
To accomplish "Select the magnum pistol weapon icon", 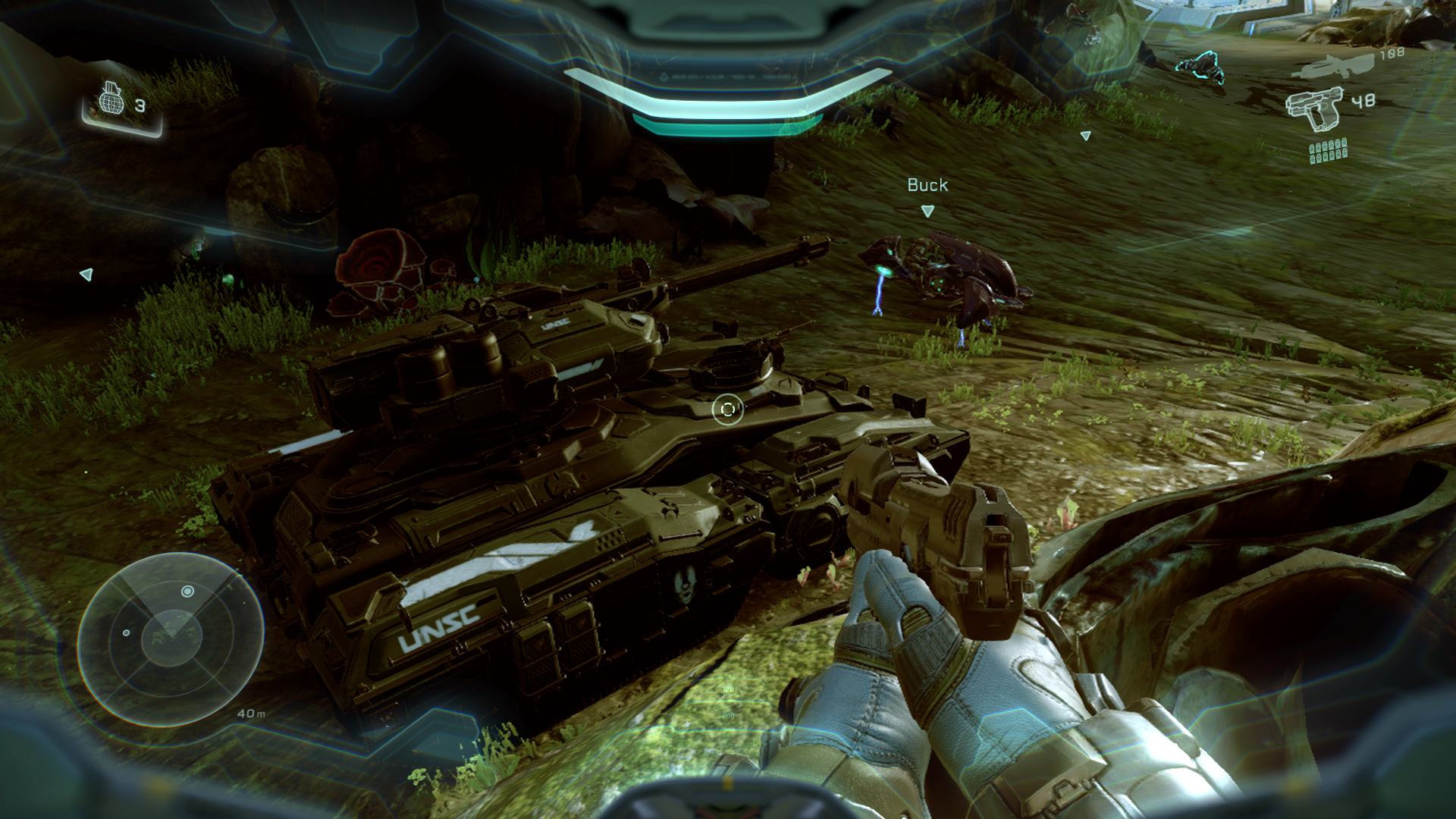I will tap(1313, 106).
